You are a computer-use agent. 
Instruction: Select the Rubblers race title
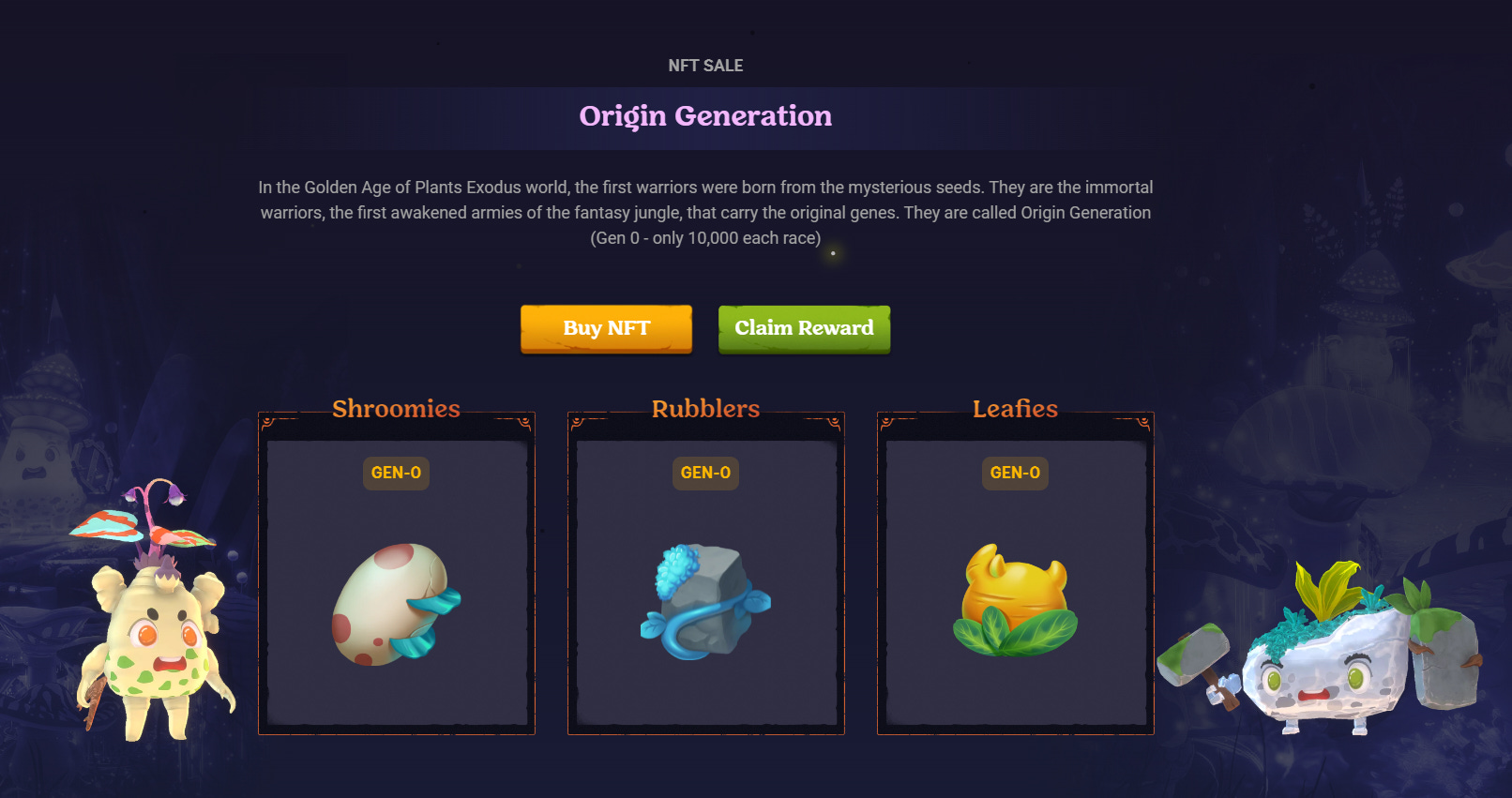tap(705, 409)
